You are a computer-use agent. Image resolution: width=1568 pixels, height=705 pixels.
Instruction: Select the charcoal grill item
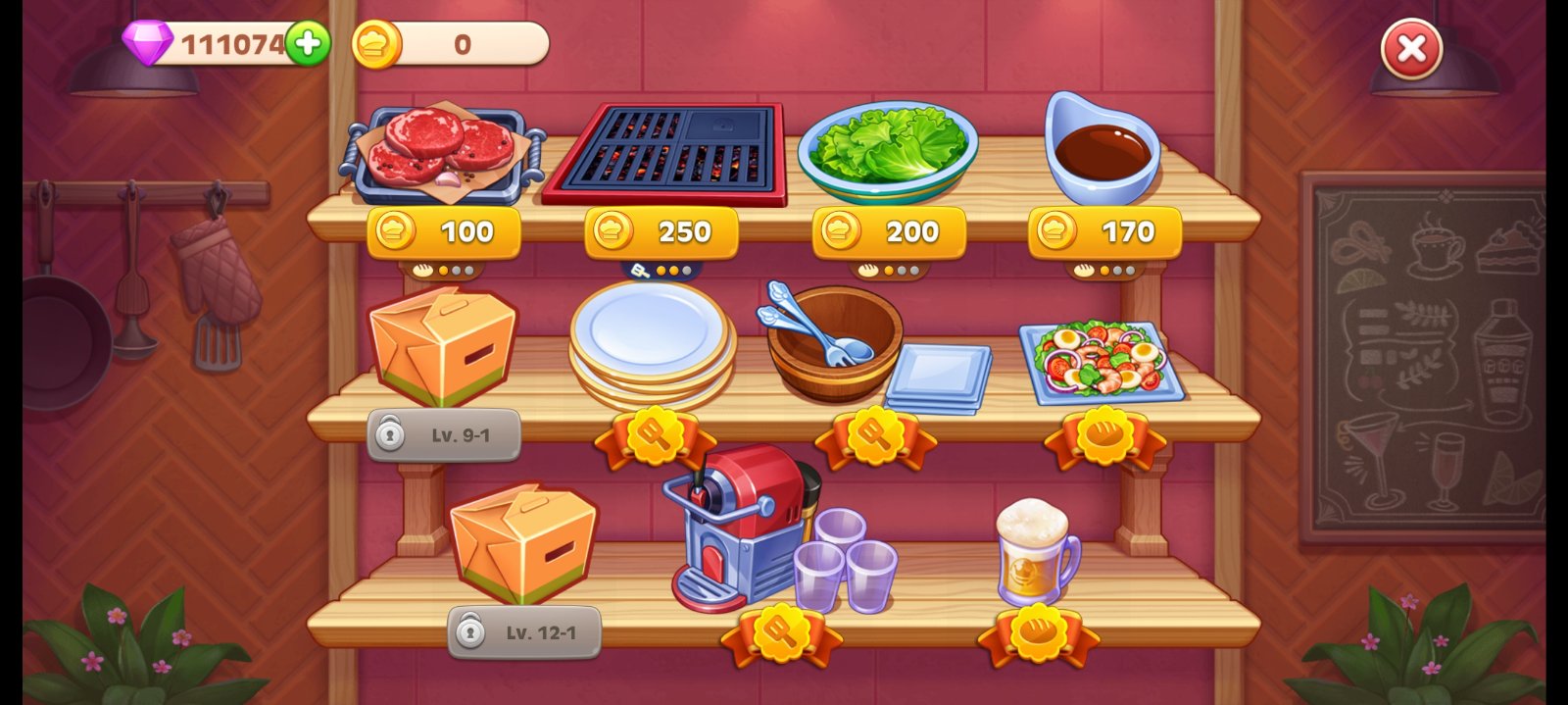(663, 152)
